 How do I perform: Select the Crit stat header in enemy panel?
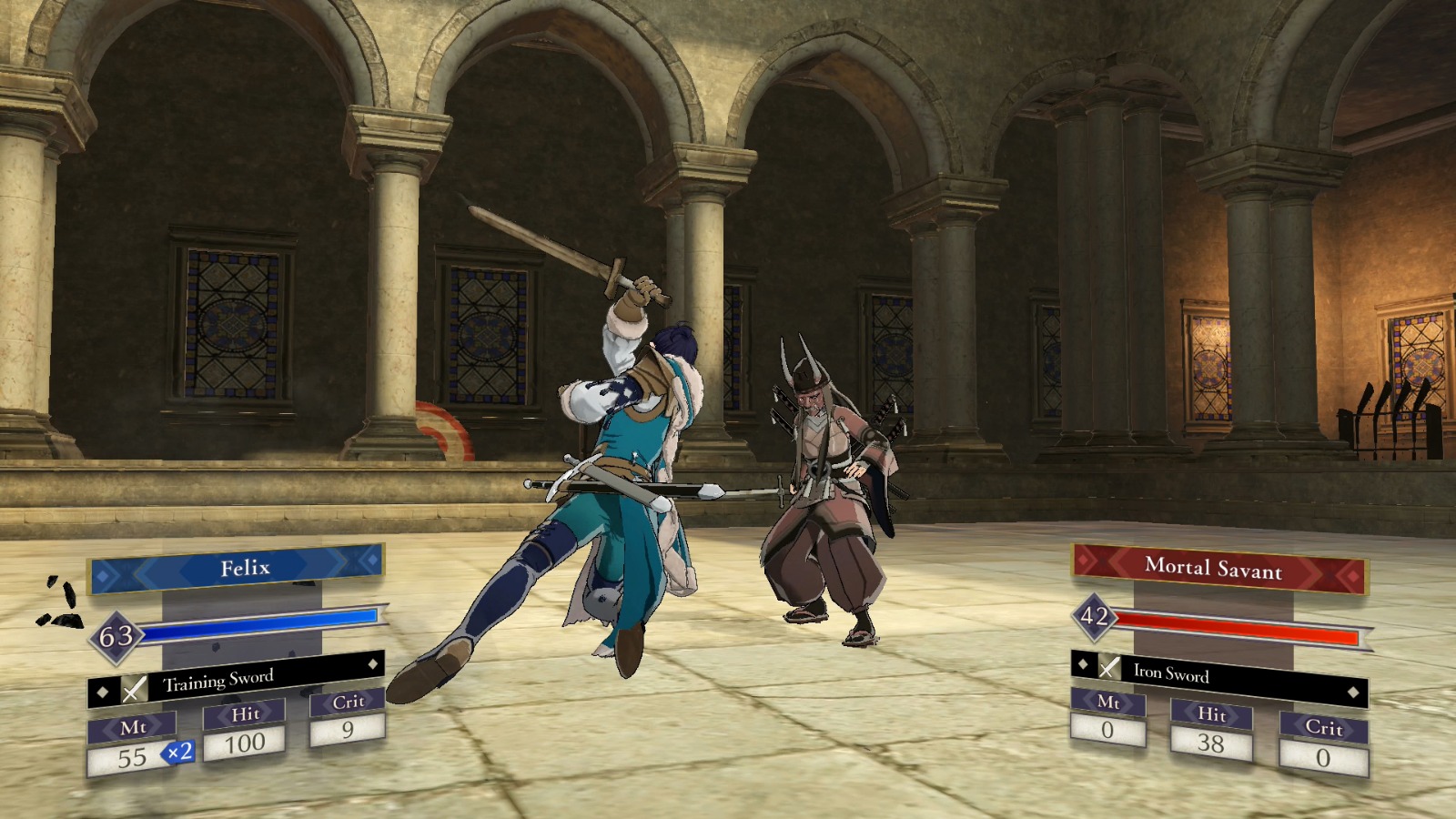pos(1324,729)
